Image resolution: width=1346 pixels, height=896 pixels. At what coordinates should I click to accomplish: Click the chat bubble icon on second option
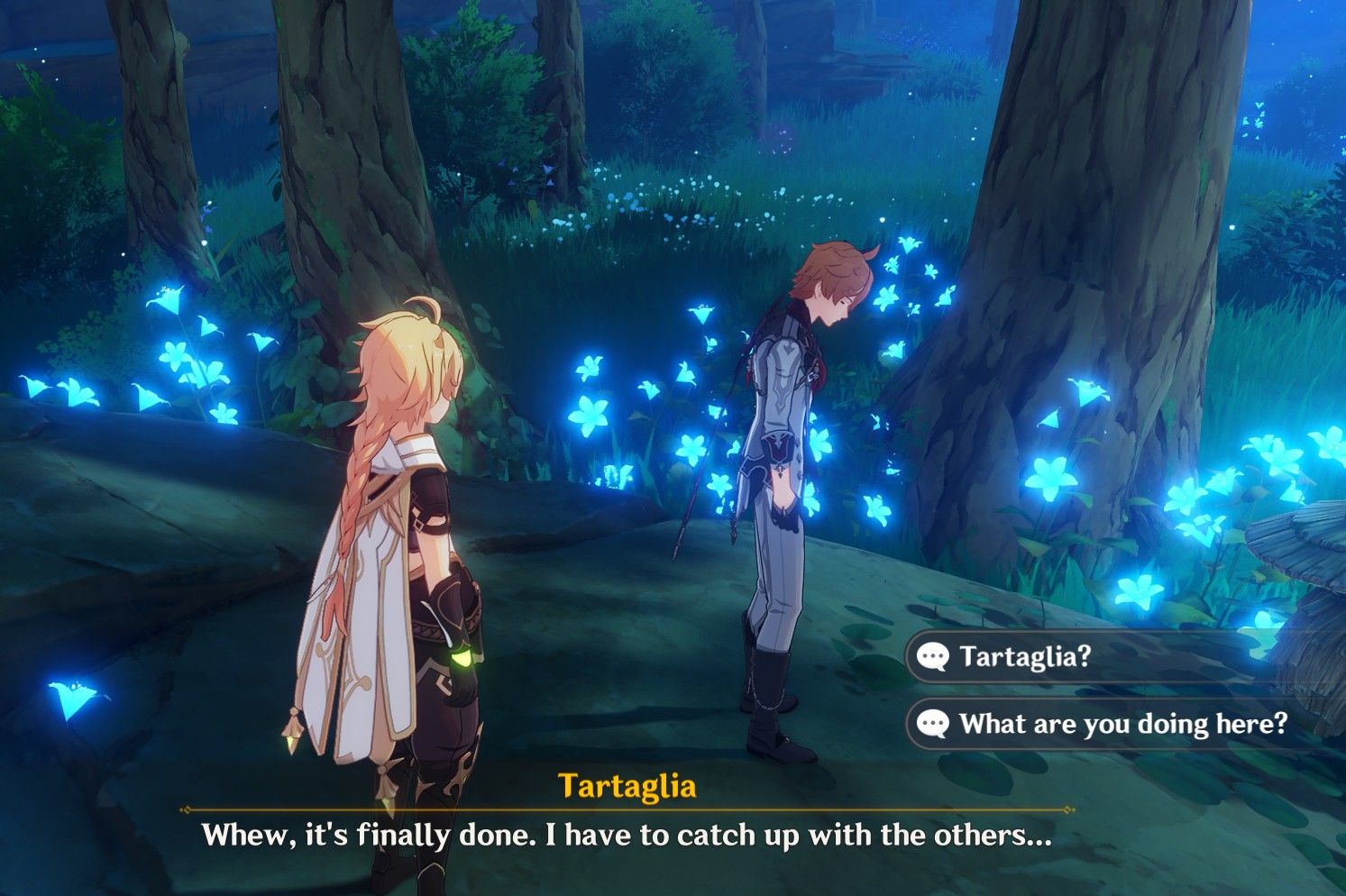(x=932, y=722)
